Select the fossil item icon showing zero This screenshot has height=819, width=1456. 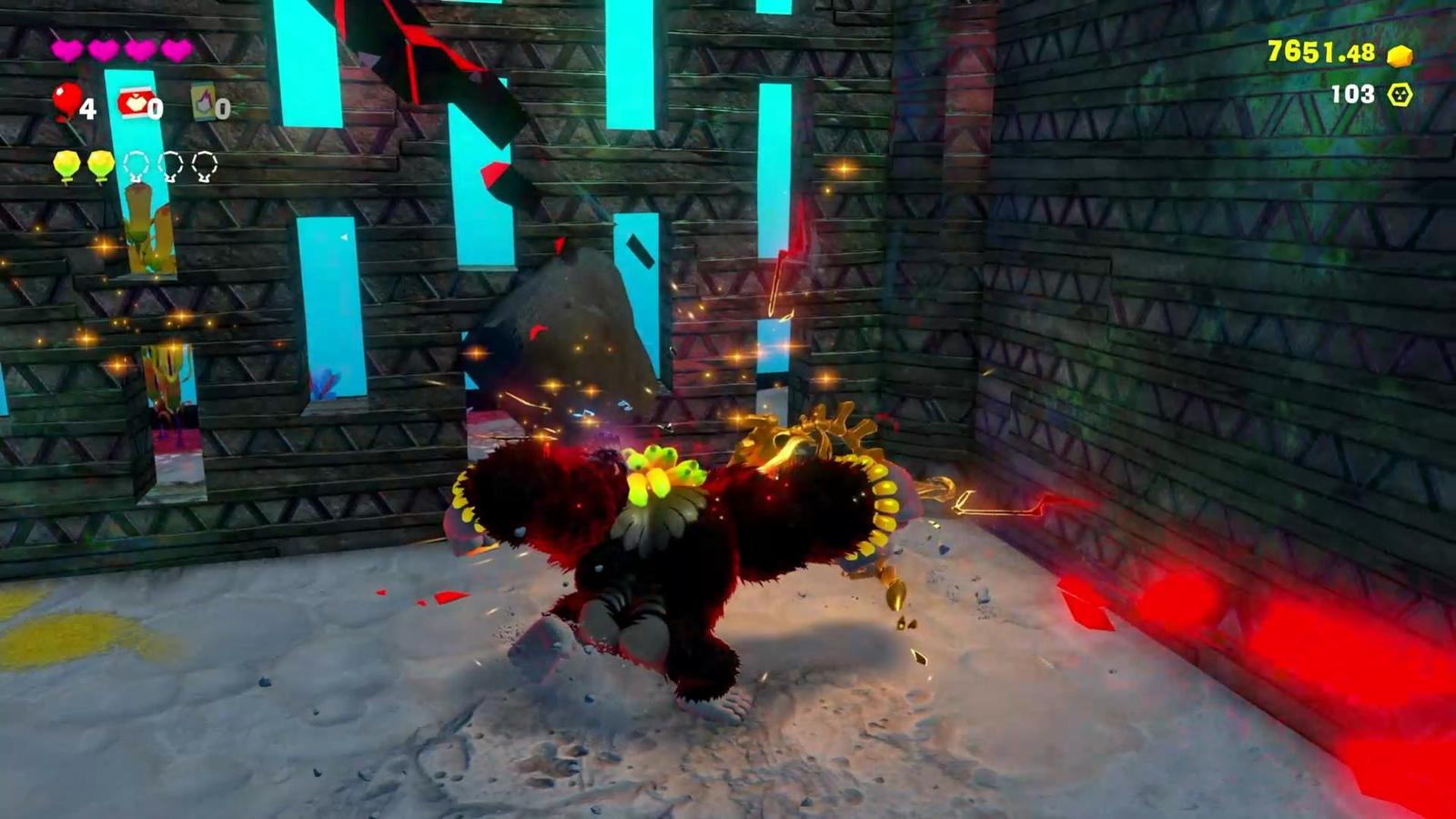click(202, 105)
